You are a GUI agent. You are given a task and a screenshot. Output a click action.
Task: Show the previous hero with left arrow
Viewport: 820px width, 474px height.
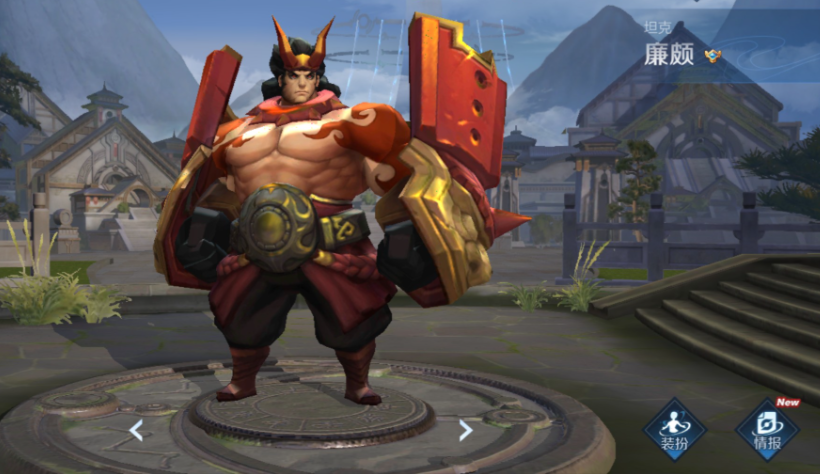click(x=136, y=430)
